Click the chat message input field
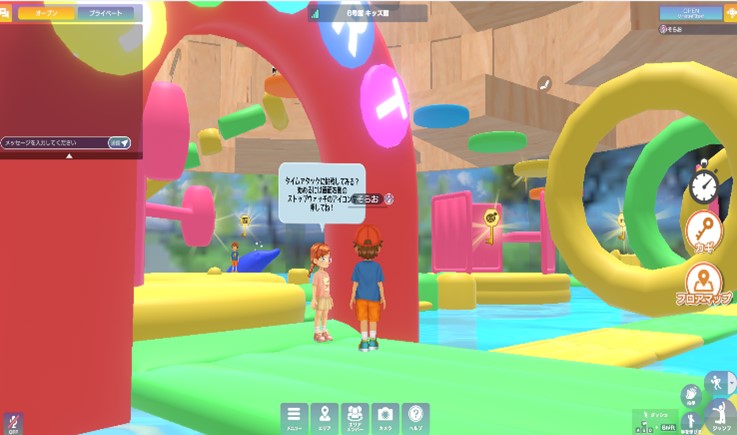The image size is (737, 435). [55, 143]
